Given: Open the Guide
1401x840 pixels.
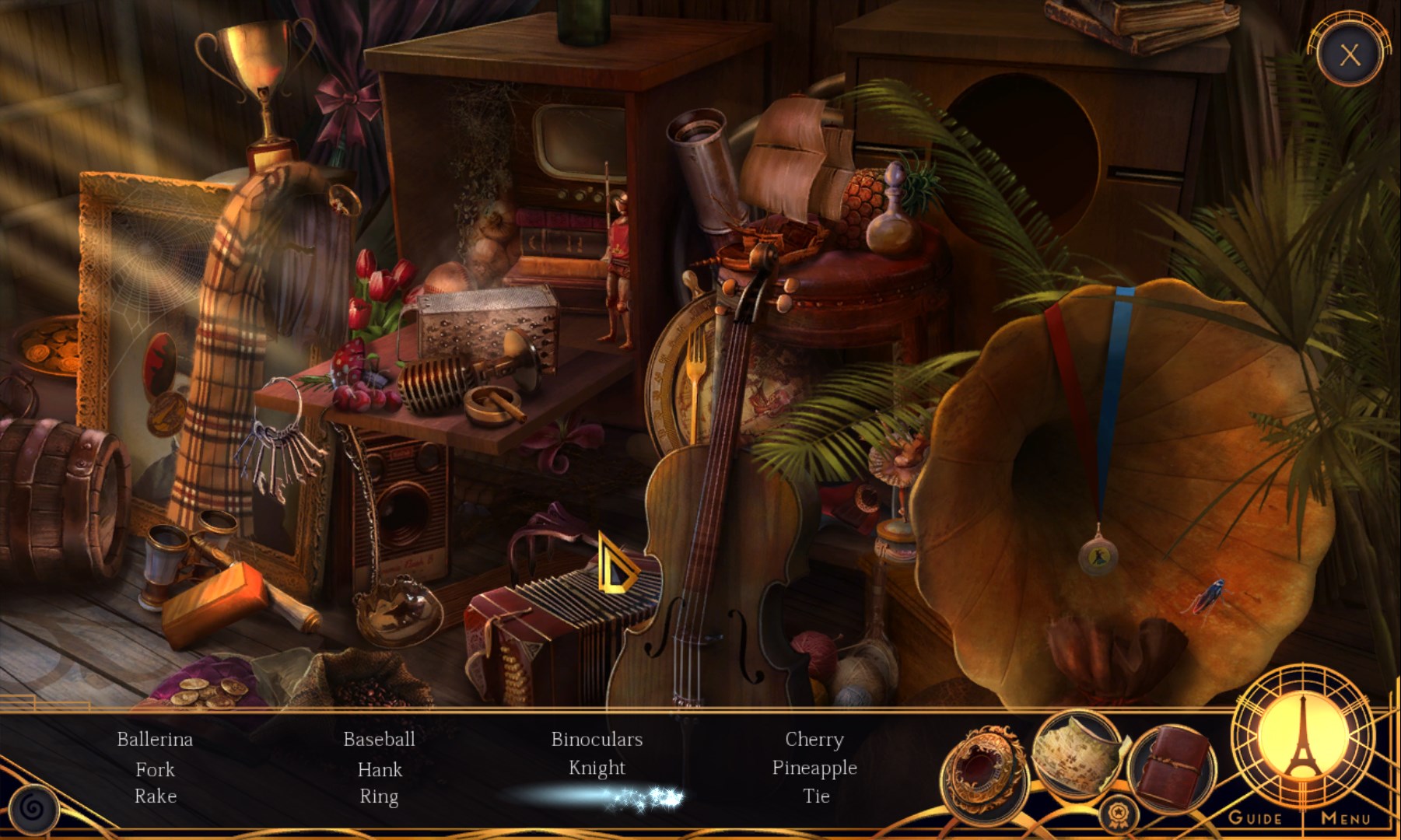Looking at the screenshot, I should (x=1255, y=817).
